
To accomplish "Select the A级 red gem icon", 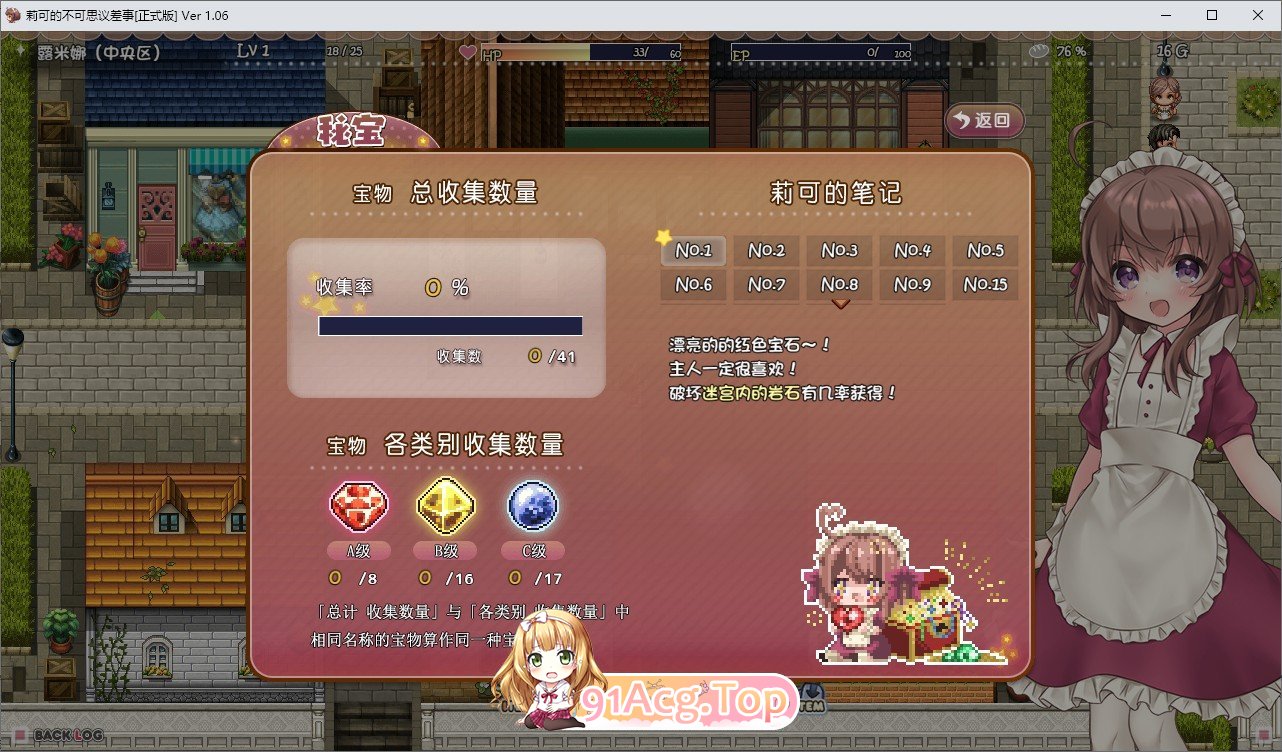I will 358,506.
